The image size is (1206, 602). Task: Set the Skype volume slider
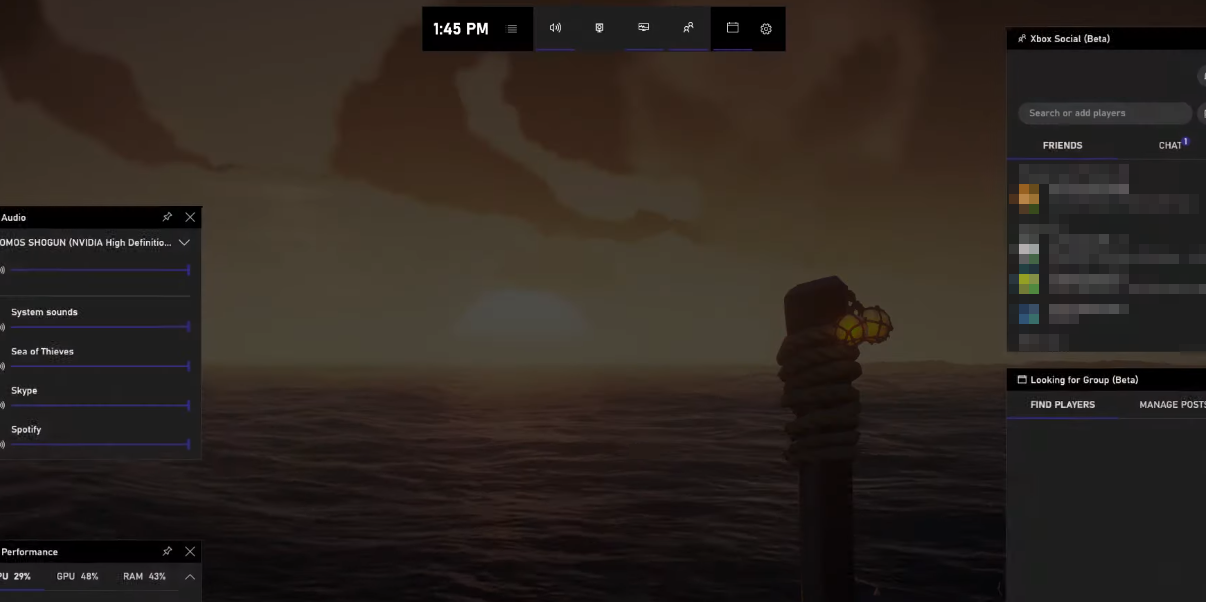[x=100, y=405]
